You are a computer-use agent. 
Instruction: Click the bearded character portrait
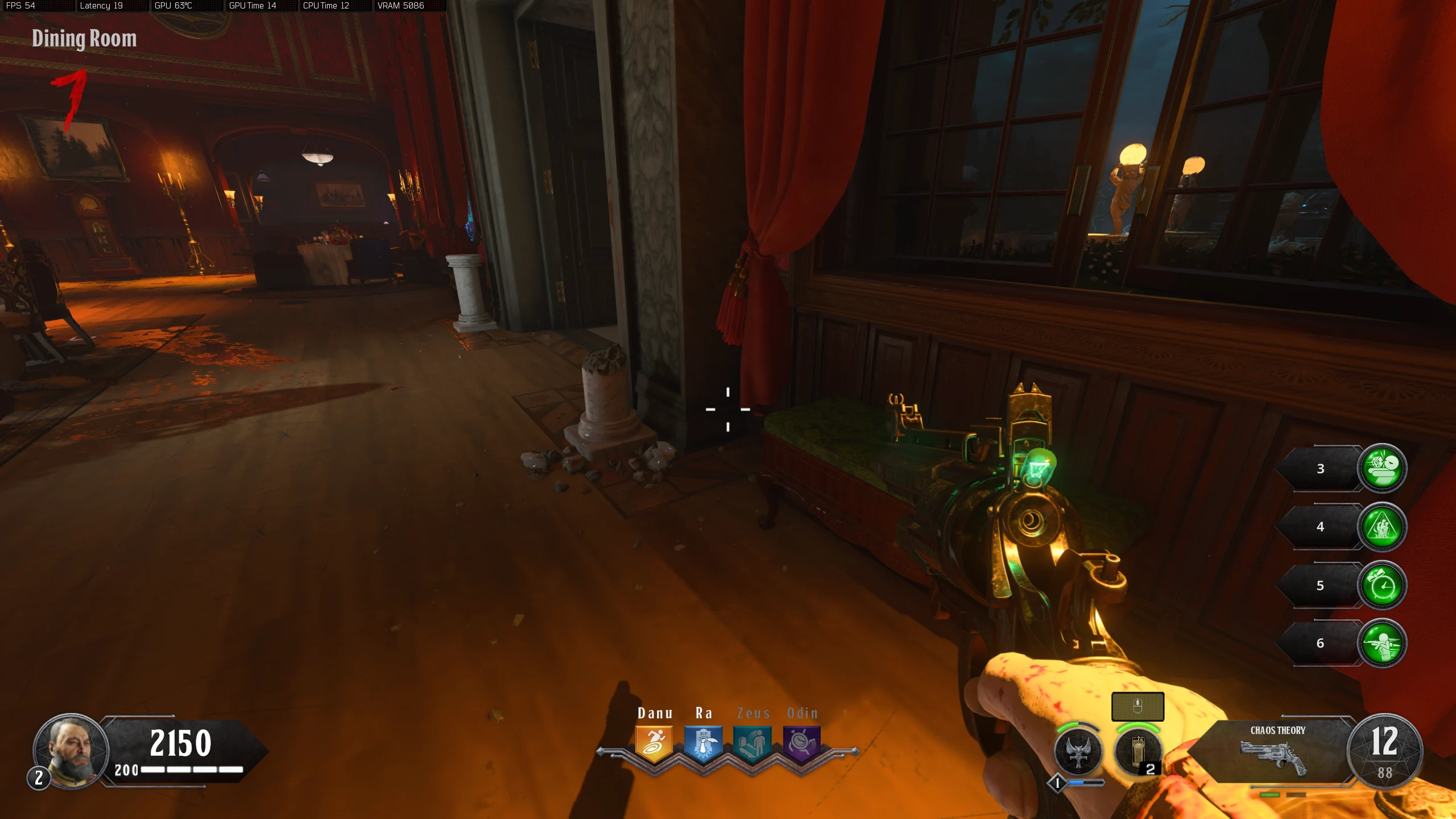tap(71, 750)
